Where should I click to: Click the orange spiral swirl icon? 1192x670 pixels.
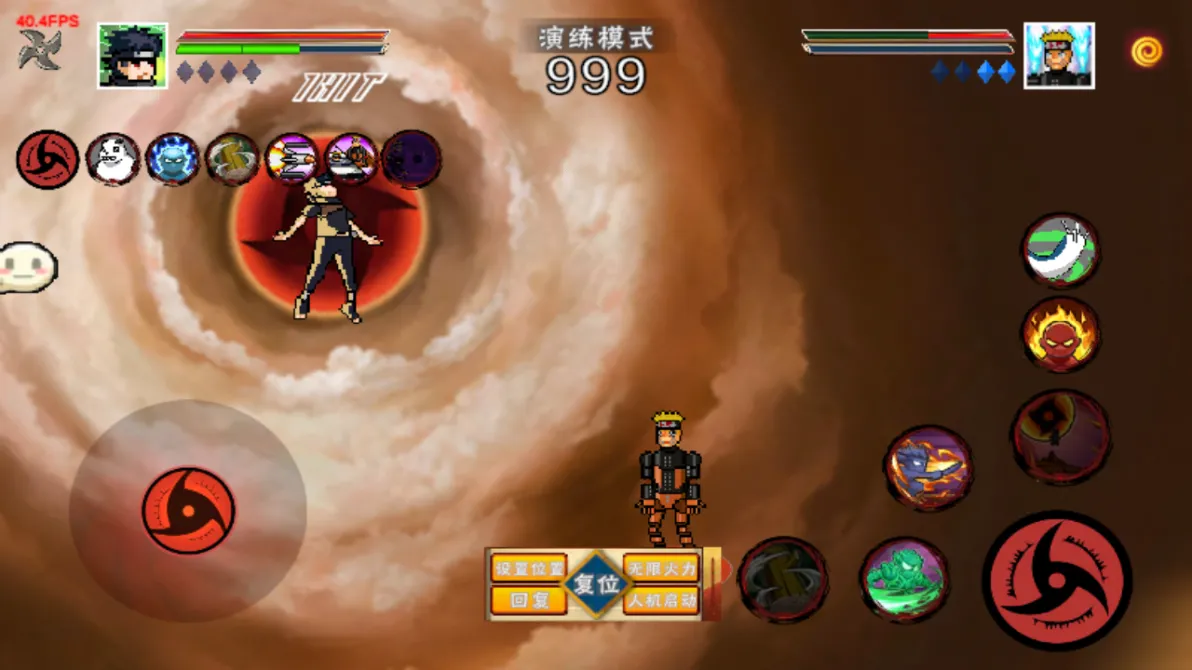[1147, 51]
